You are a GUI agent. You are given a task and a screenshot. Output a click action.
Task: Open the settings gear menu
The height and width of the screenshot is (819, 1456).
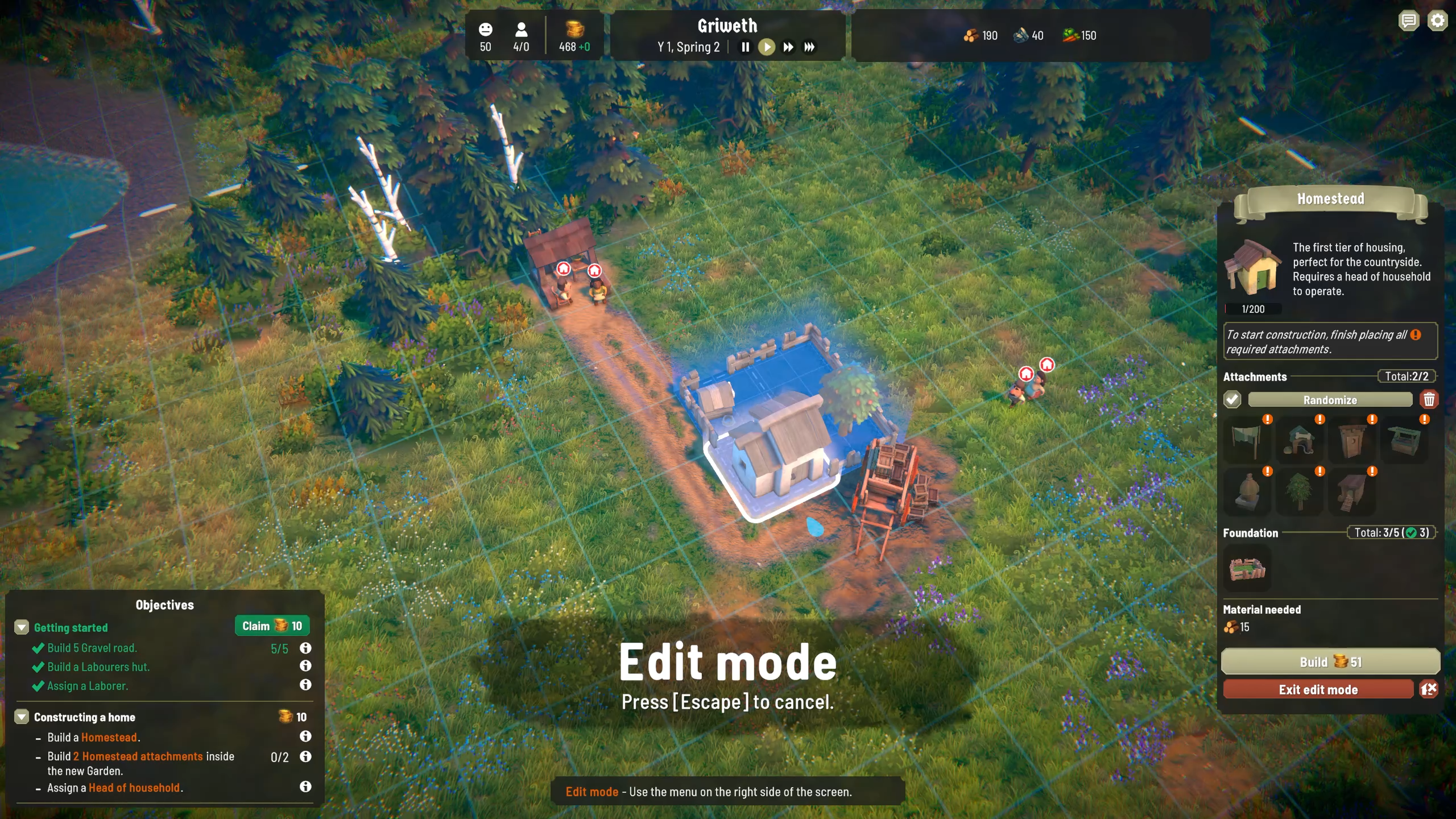(1438, 22)
